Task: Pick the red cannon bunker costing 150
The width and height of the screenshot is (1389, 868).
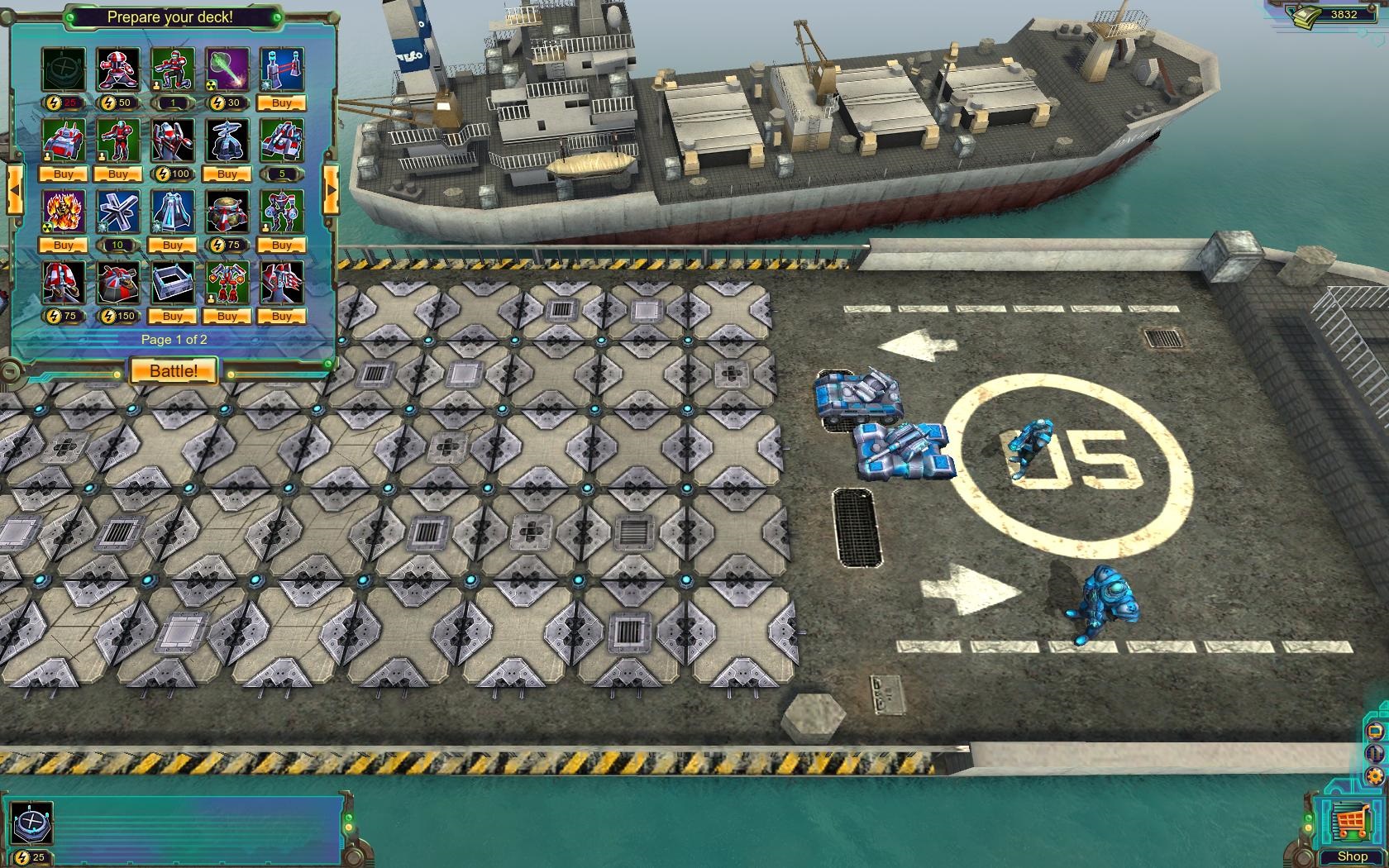Action: 118,282
